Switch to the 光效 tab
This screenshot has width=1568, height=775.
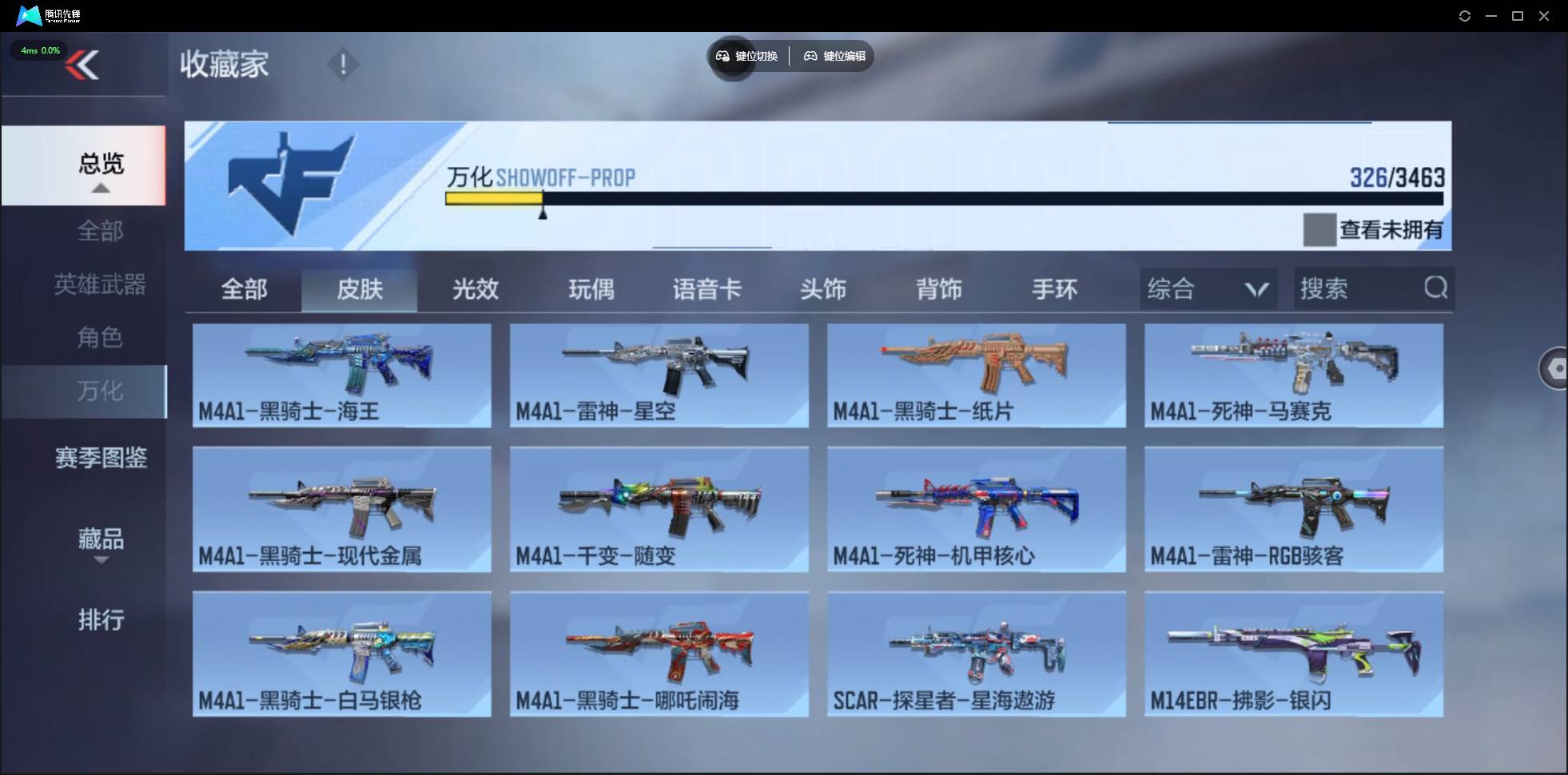(x=474, y=289)
